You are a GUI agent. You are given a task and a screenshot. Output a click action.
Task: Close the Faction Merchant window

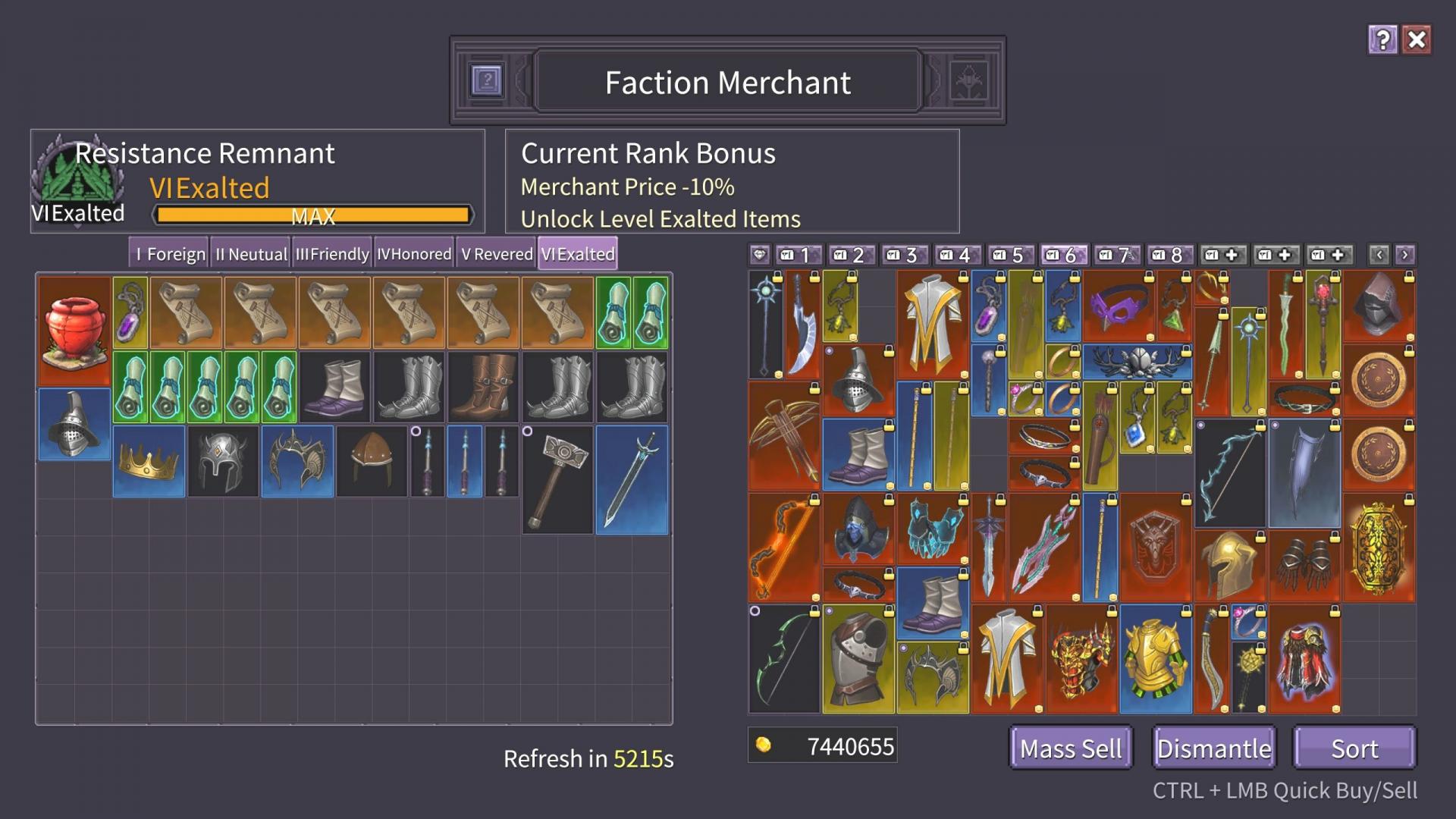pos(1416,40)
